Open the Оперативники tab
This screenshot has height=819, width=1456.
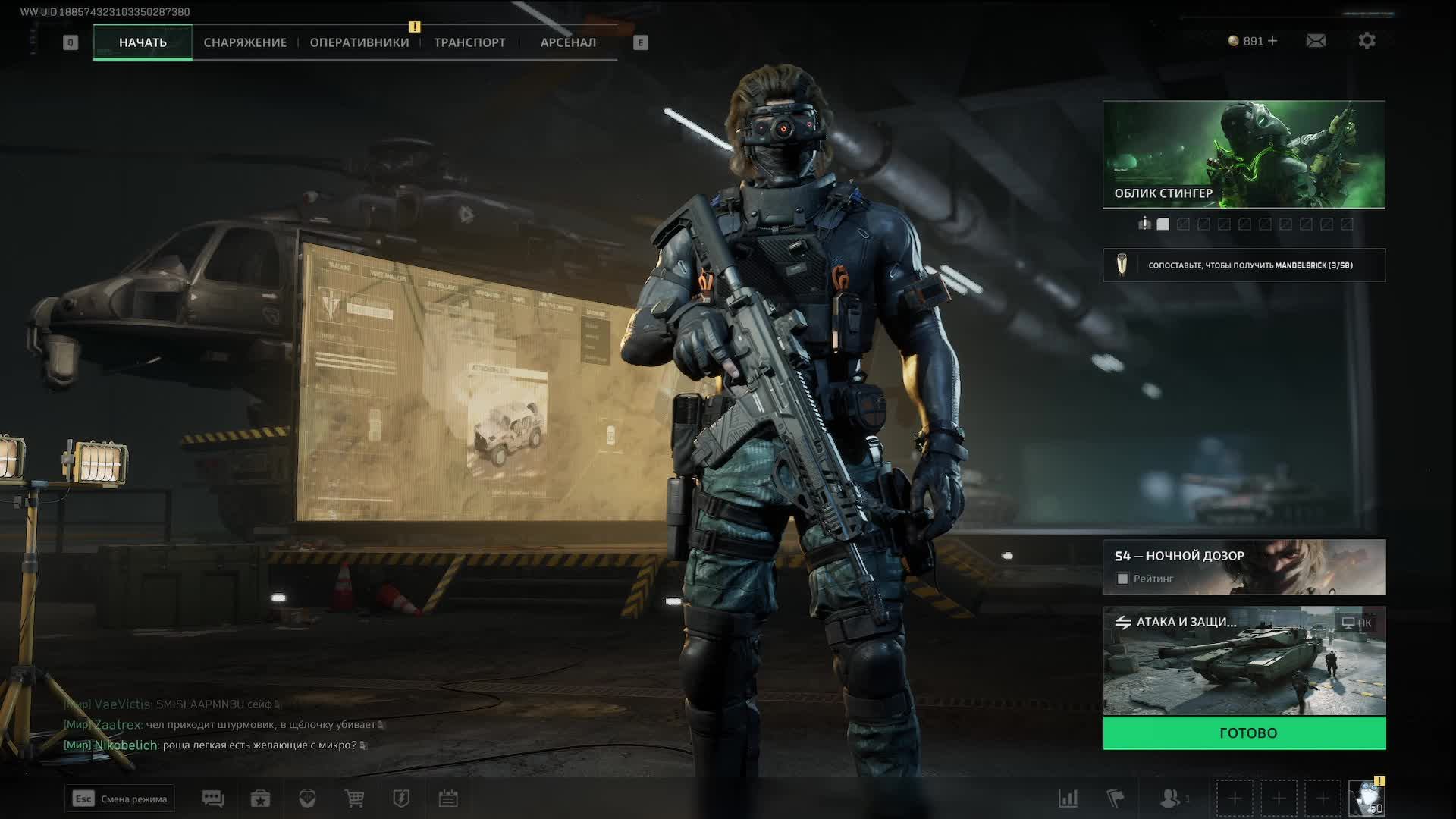pyautogui.click(x=359, y=42)
